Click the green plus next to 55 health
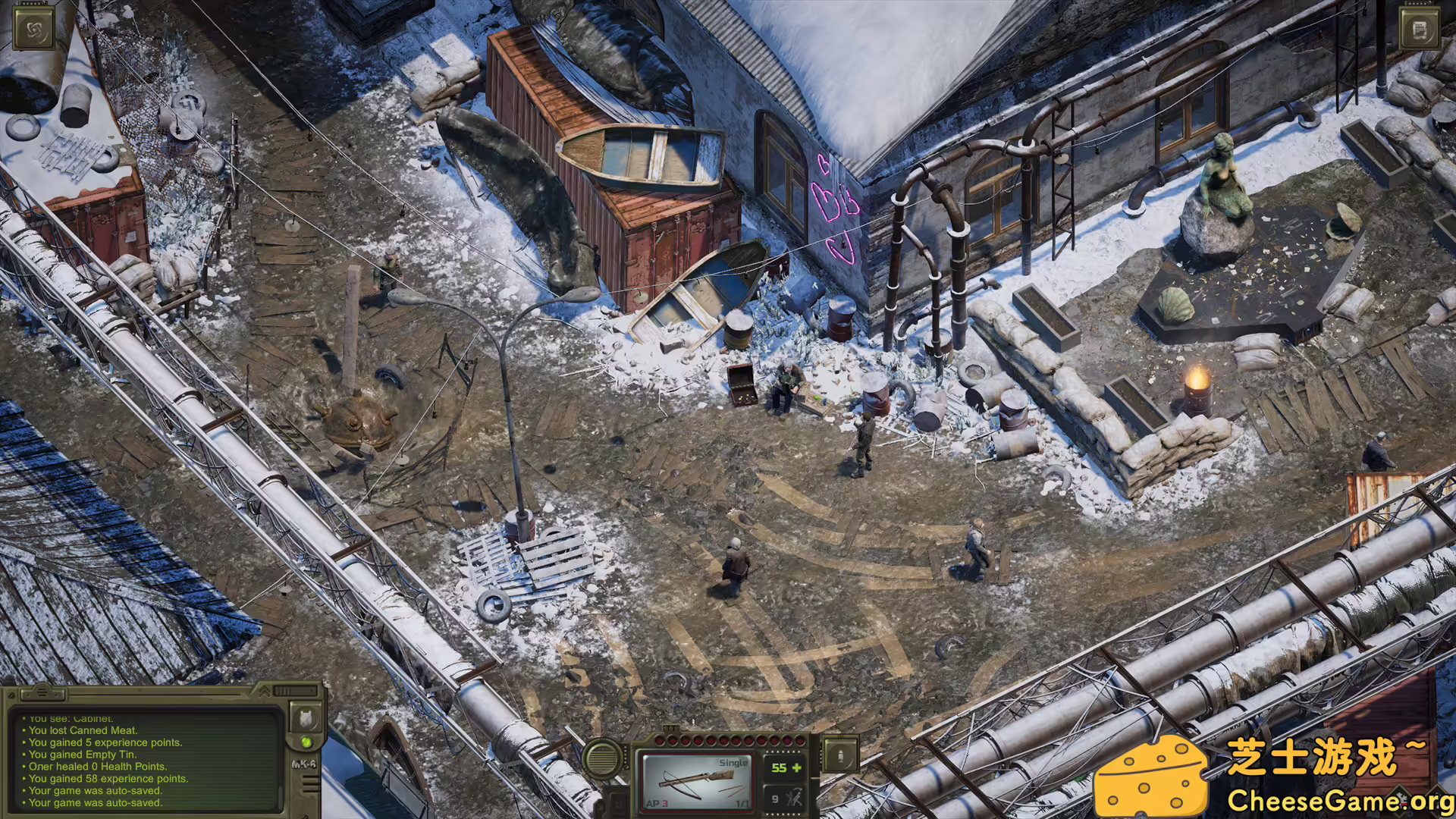Viewport: 1456px width, 819px height. (797, 769)
